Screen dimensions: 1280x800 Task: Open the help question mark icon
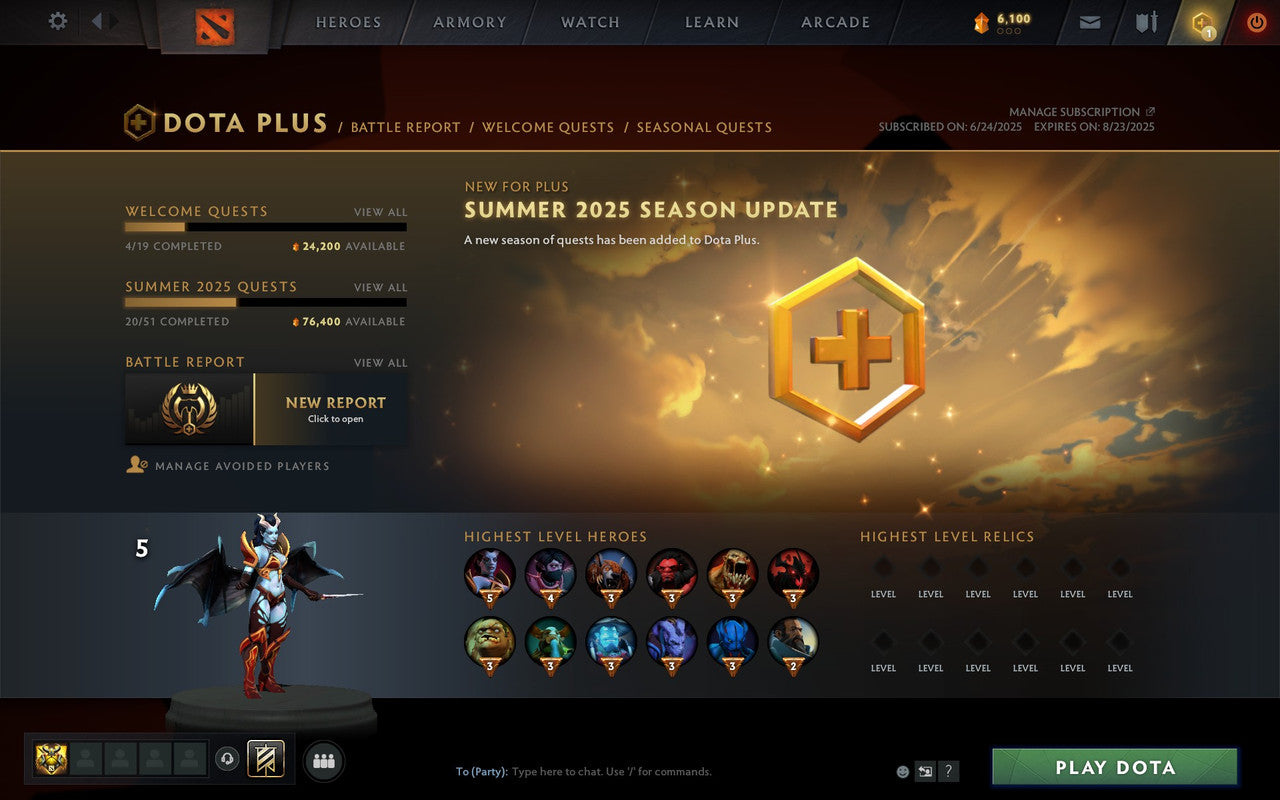click(x=948, y=771)
